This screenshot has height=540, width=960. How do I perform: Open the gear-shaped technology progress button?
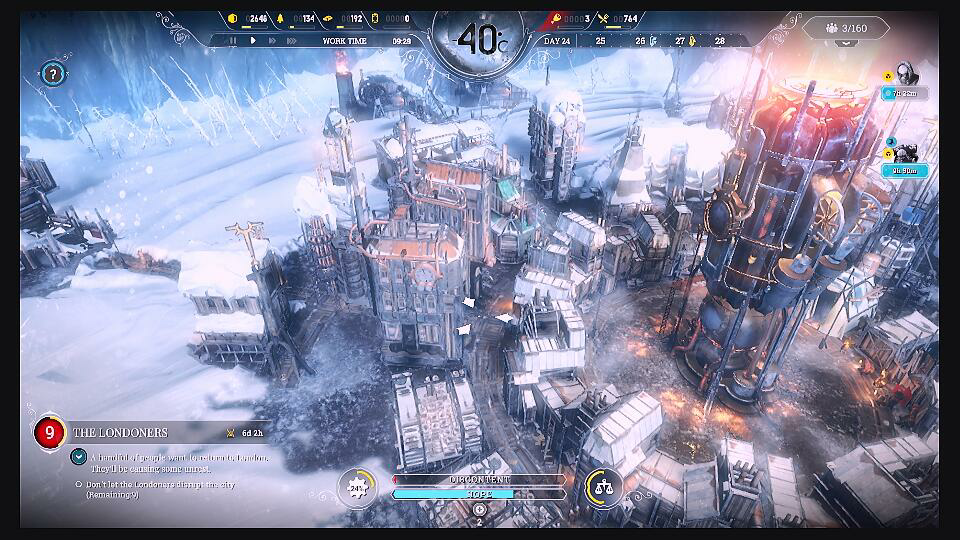click(355, 487)
